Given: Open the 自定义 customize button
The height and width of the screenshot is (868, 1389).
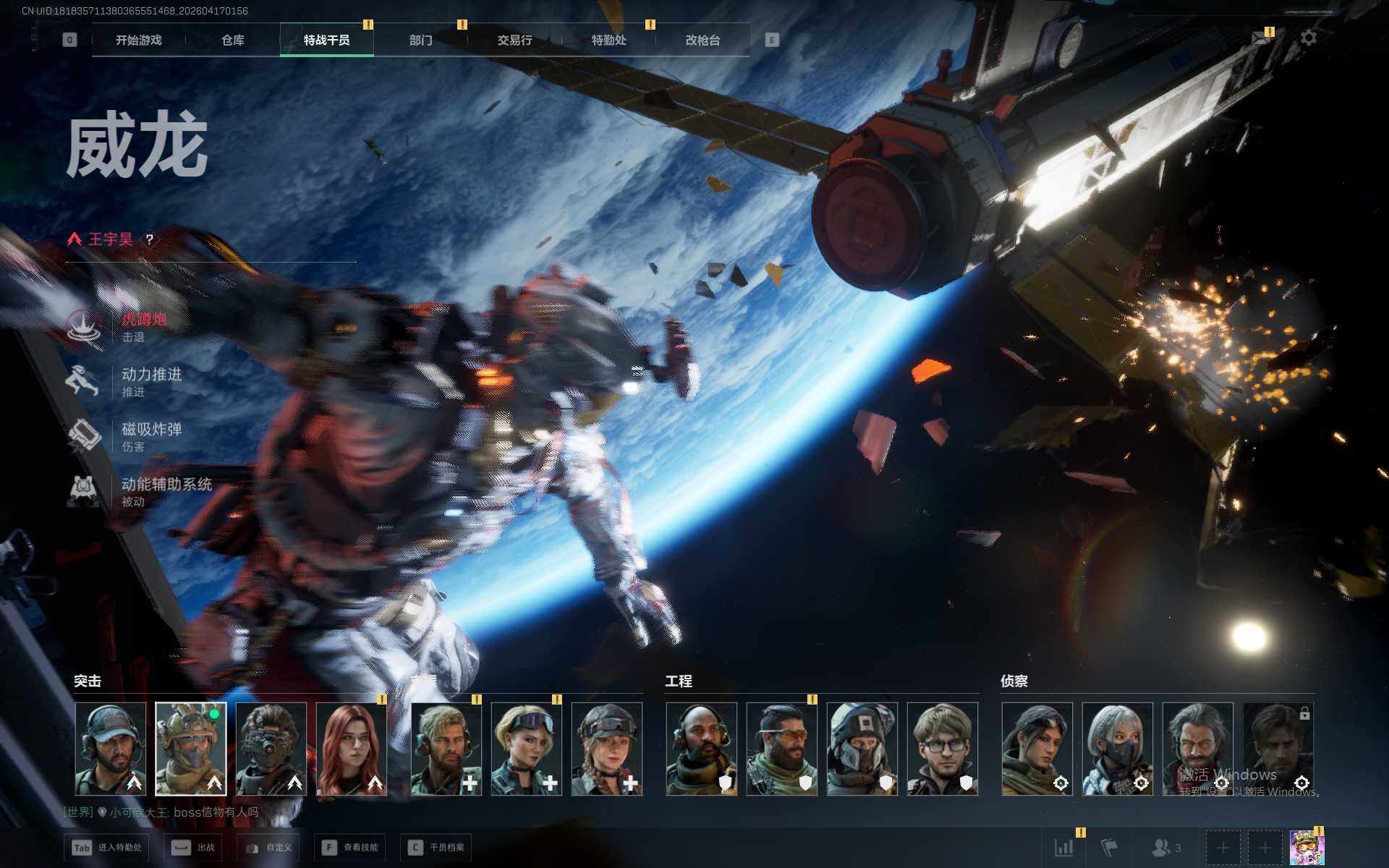Looking at the screenshot, I should click(269, 847).
